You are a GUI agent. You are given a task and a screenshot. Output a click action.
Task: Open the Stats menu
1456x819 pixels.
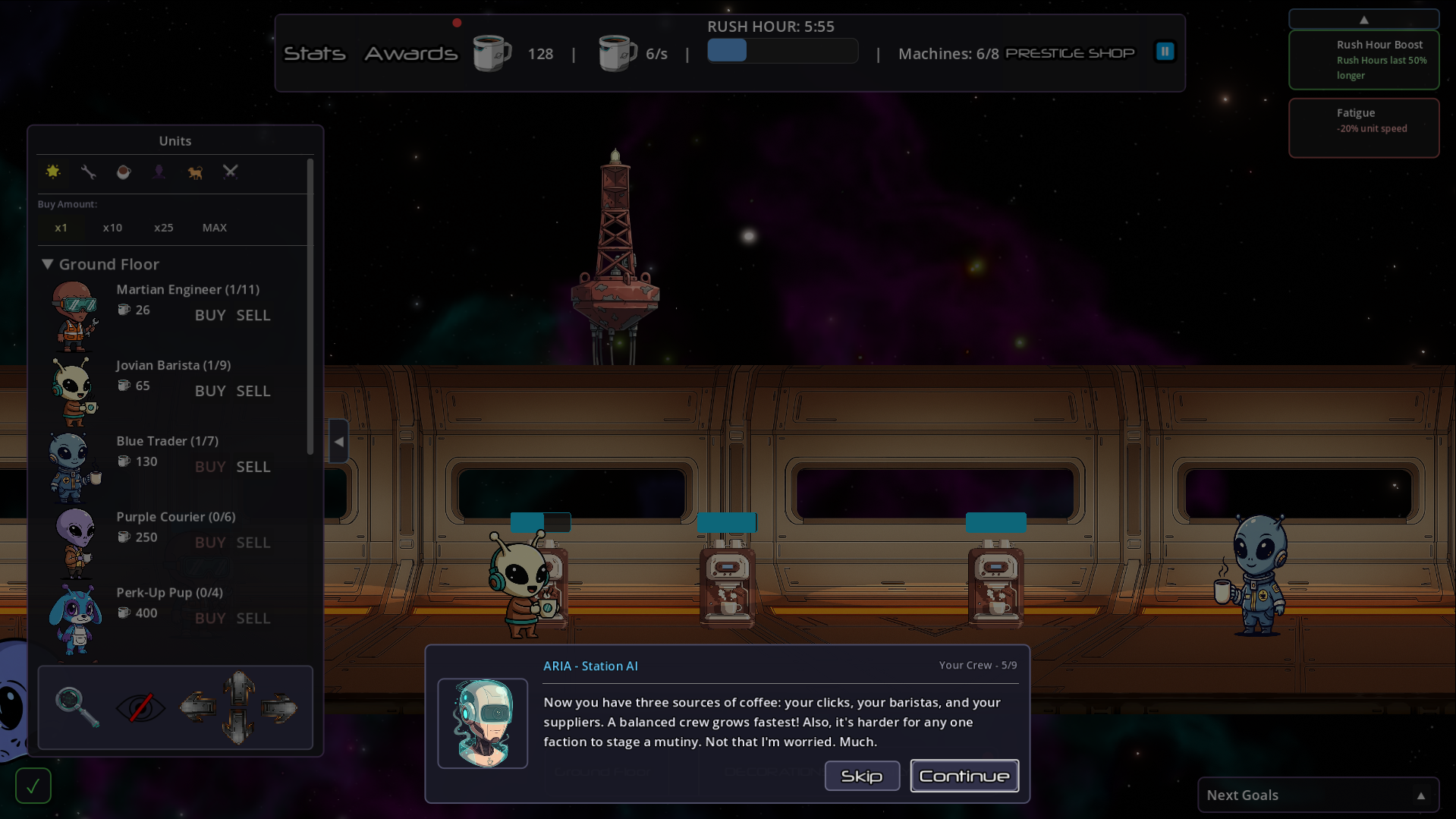pos(314,53)
